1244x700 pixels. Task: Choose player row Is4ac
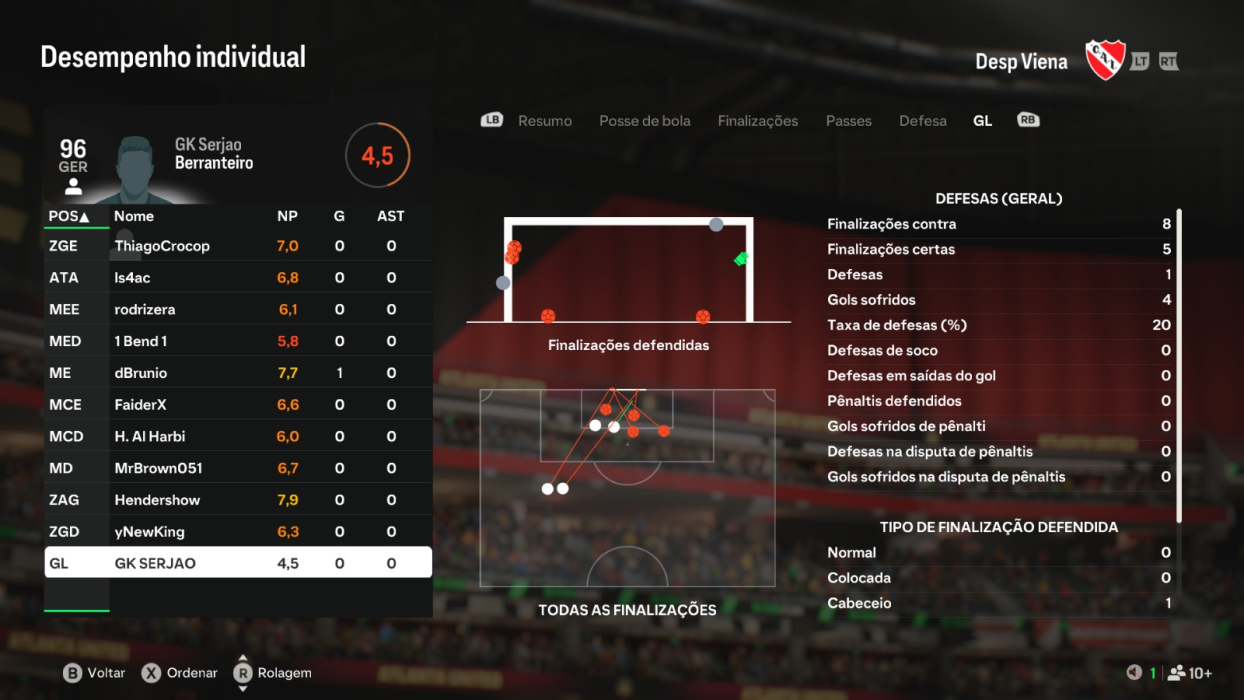(x=238, y=278)
